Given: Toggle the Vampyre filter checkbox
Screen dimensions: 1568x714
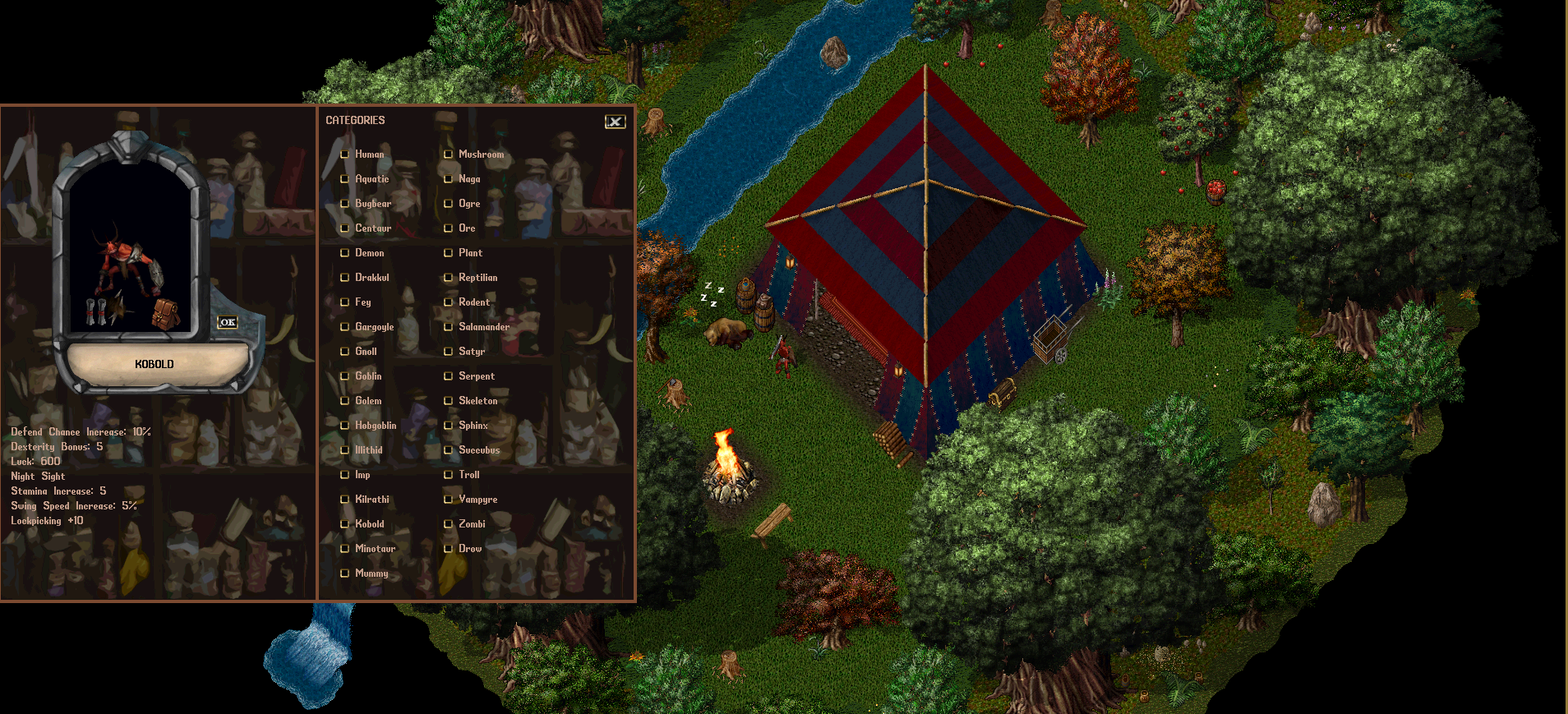Looking at the screenshot, I should click(448, 499).
